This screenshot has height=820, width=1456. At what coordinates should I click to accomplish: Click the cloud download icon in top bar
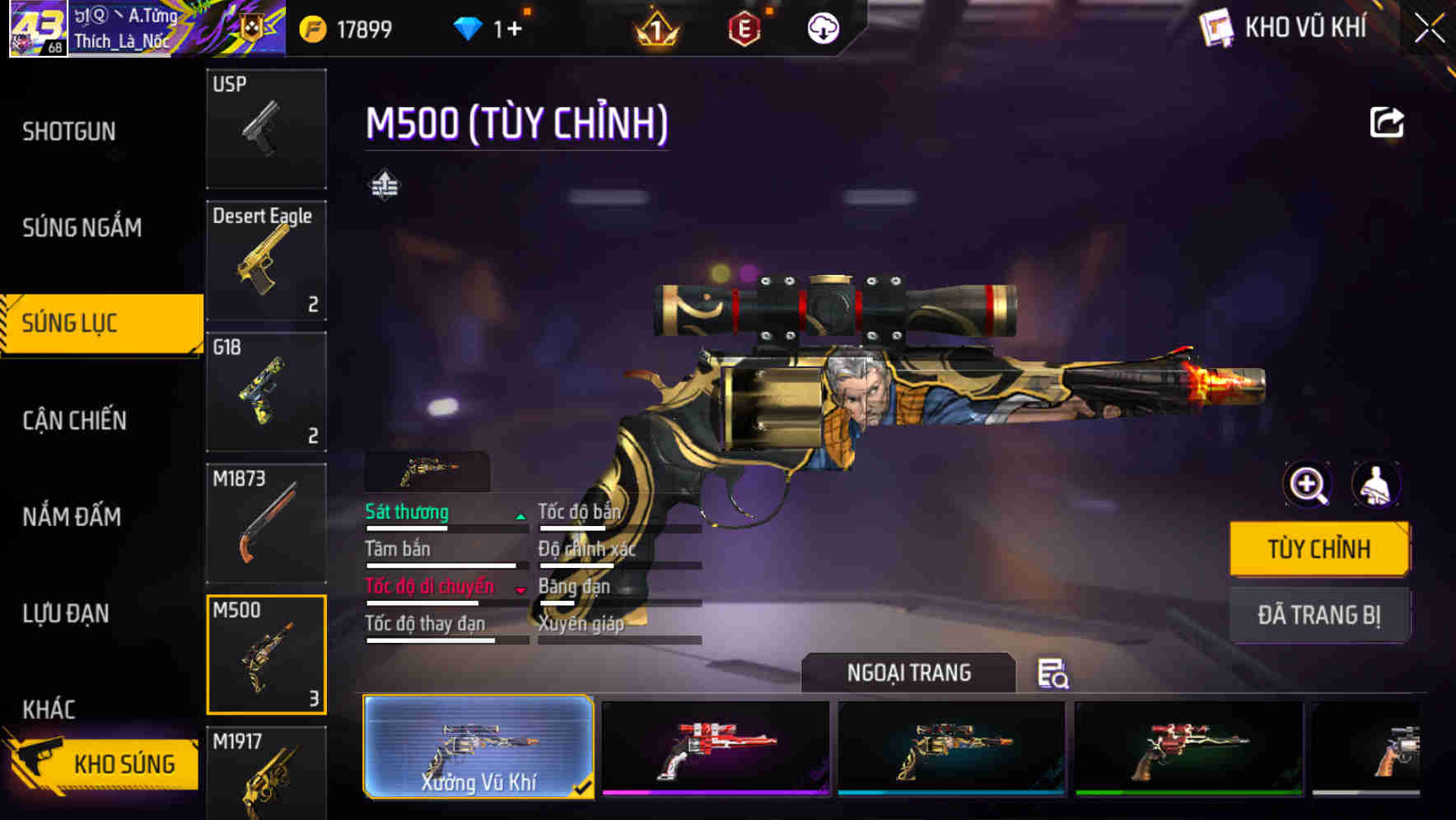pos(820,27)
